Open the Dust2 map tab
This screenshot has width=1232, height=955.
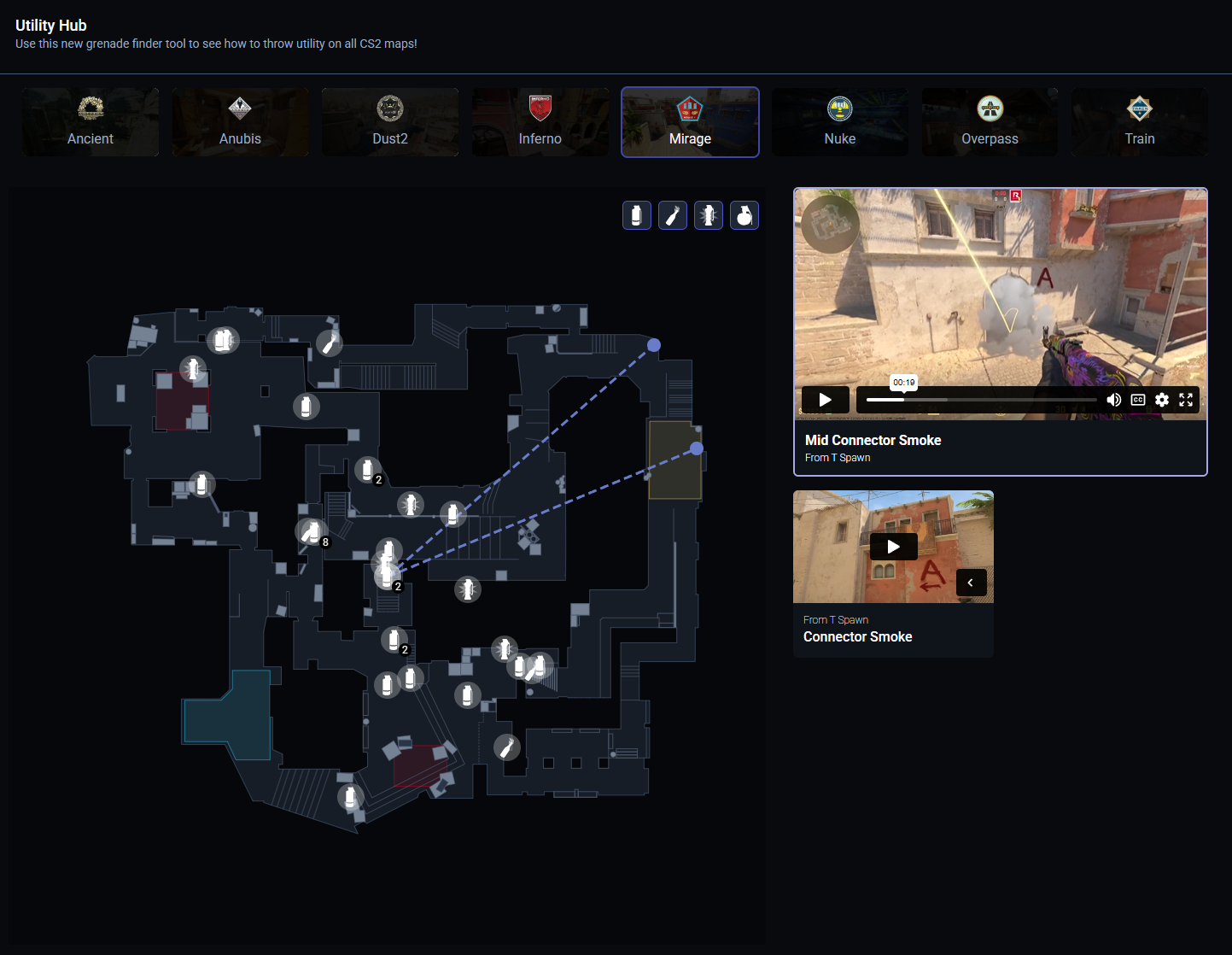point(390,122)
